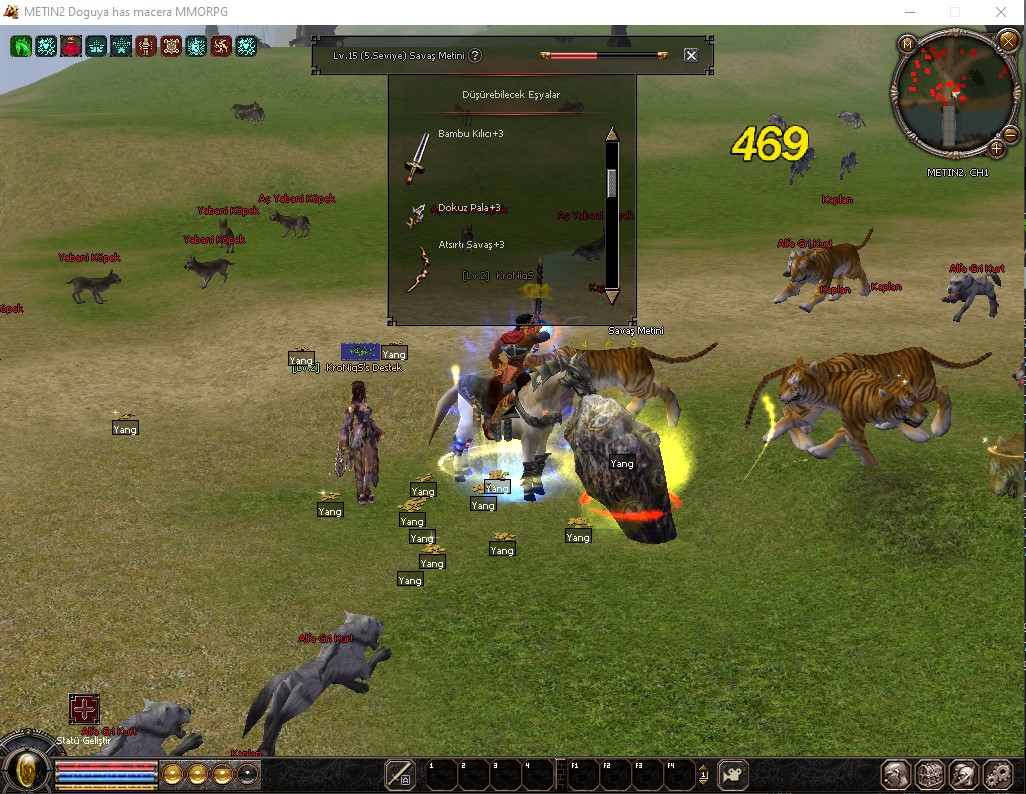Open the system settings gear button
1026x794 pixels.
pyautogui.click(x=997, y=774)
